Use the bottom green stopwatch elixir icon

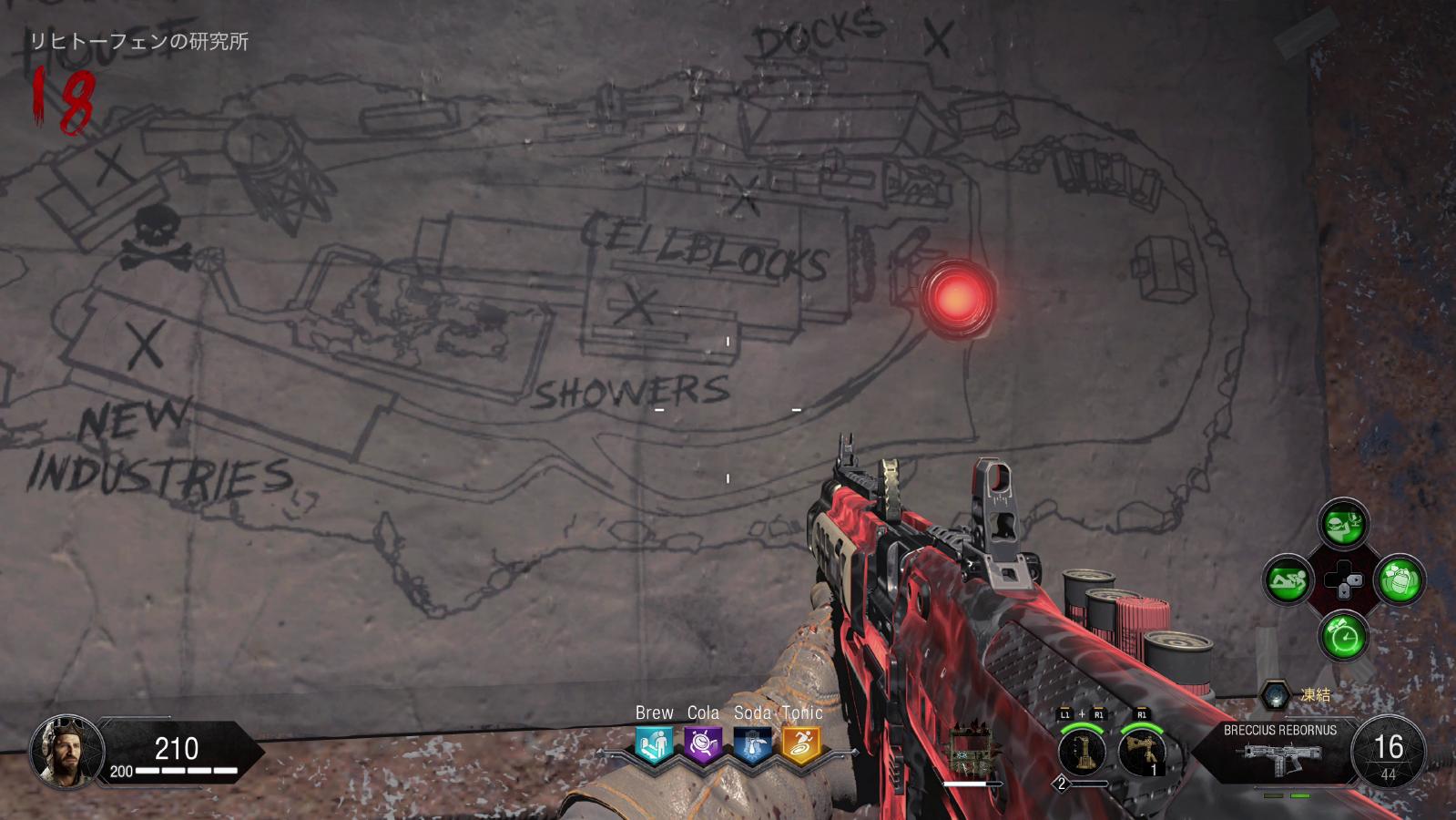(x=1344, y=635)
